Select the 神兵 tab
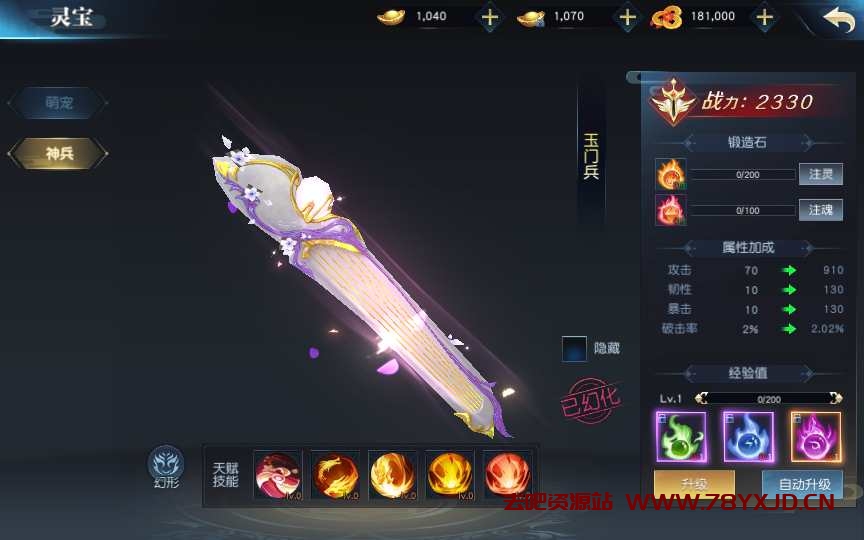This screenshot has width=864, height=540. point(57,153)
